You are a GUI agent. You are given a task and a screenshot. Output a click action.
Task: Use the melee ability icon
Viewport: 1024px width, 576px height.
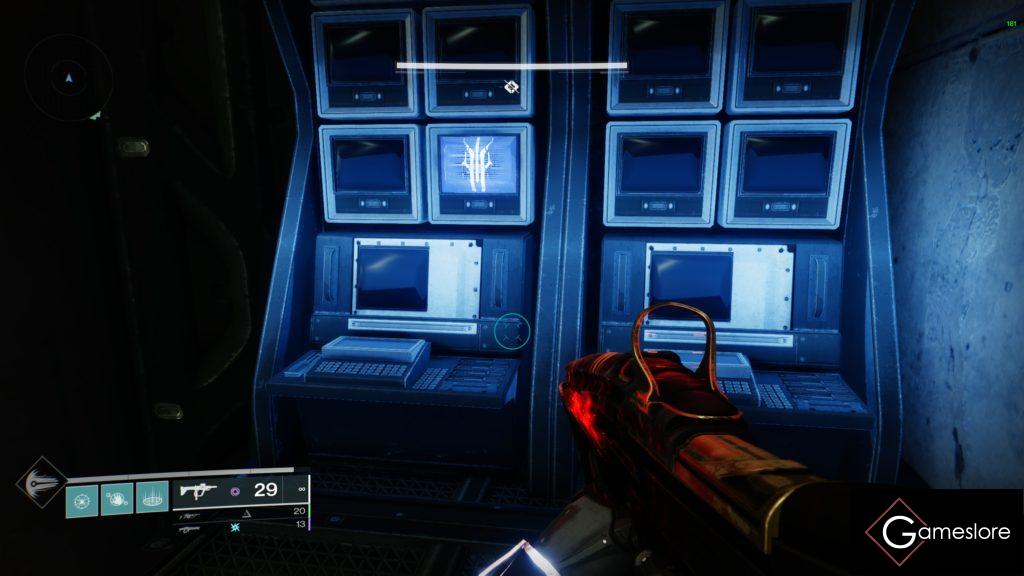[117, 498]
